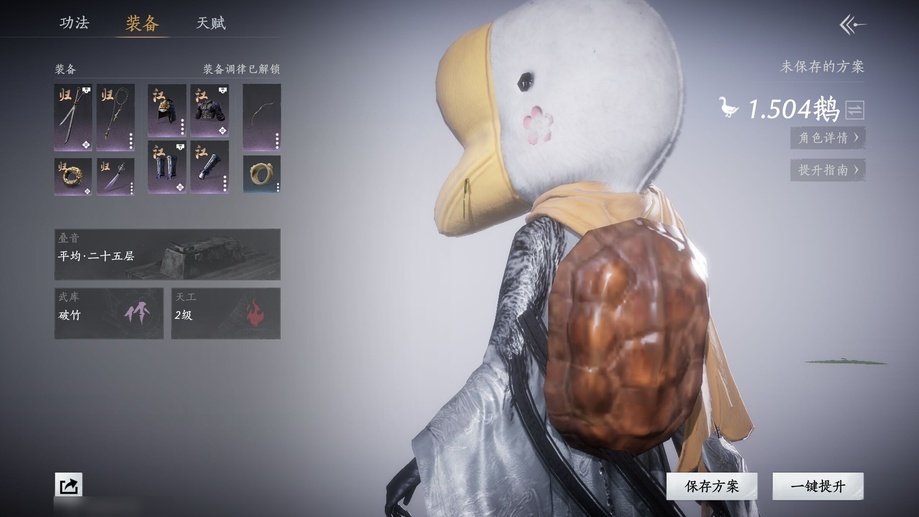Activate the 一键提升 one-click upgrade

(x=817, y=486)
